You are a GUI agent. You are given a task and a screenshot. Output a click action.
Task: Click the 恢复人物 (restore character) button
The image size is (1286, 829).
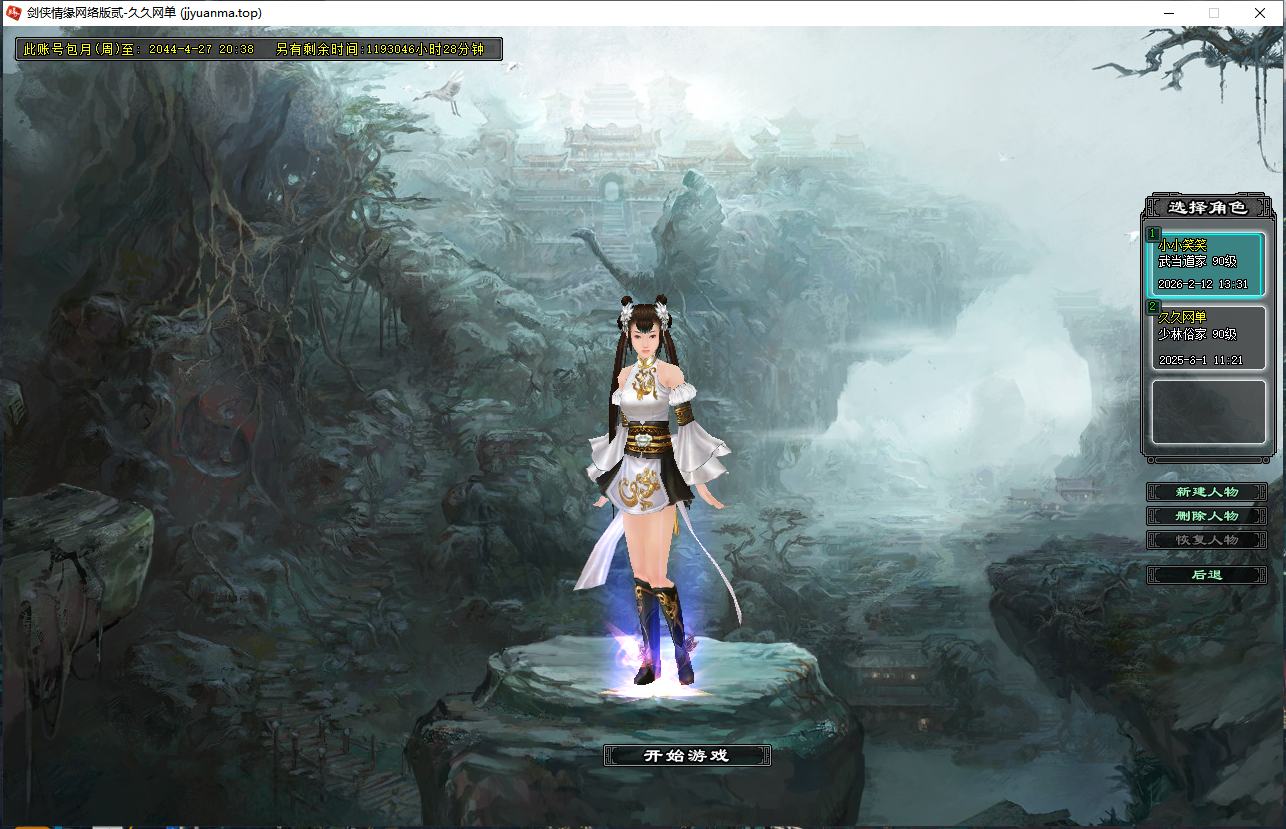(1206, 540)
